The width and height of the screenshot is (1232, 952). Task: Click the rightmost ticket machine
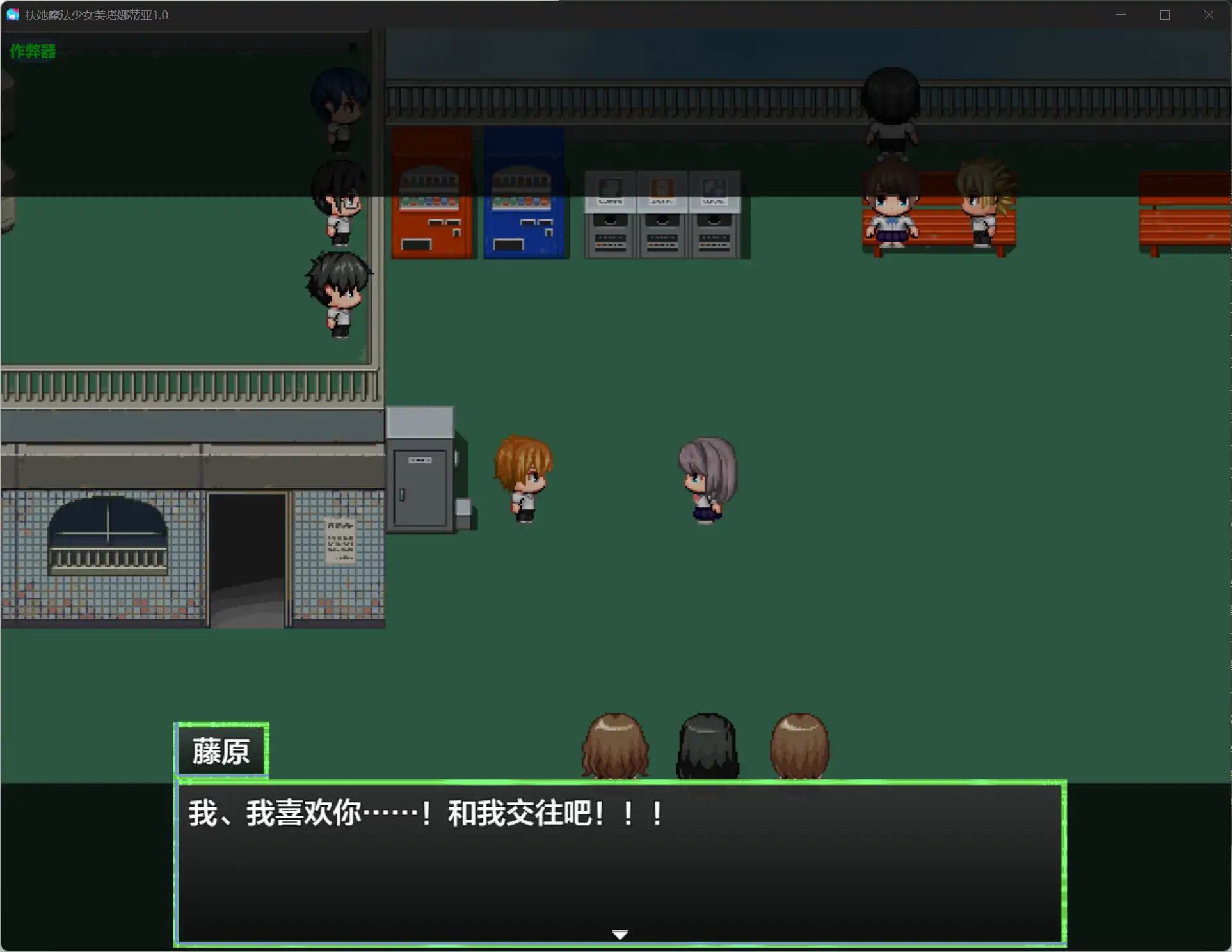coord(715,211)
